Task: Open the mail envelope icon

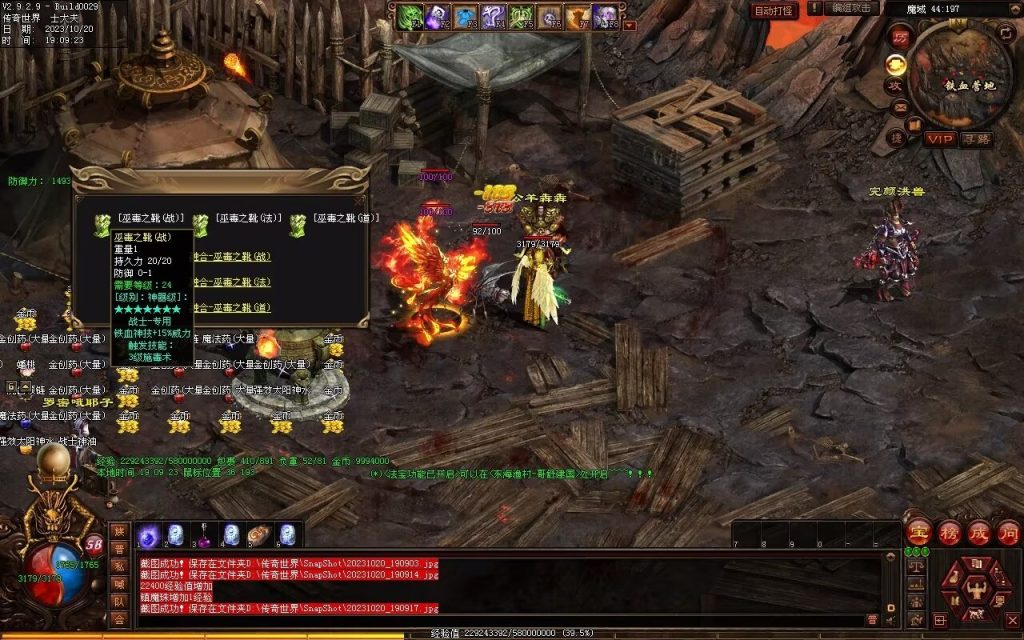Action: [900, 107]
